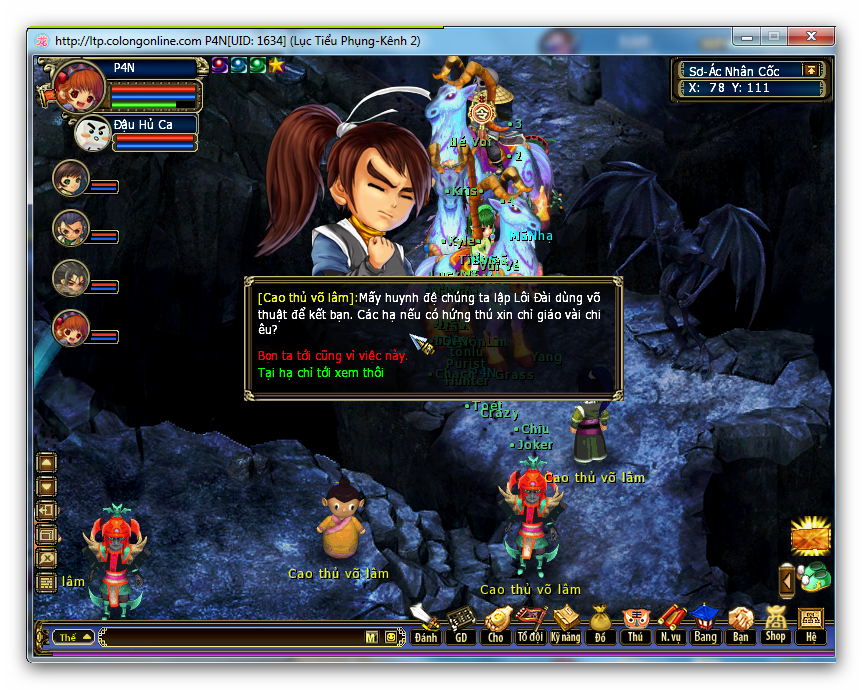Minimize the game window
This screenshot has height=690, width=867.
747,36
